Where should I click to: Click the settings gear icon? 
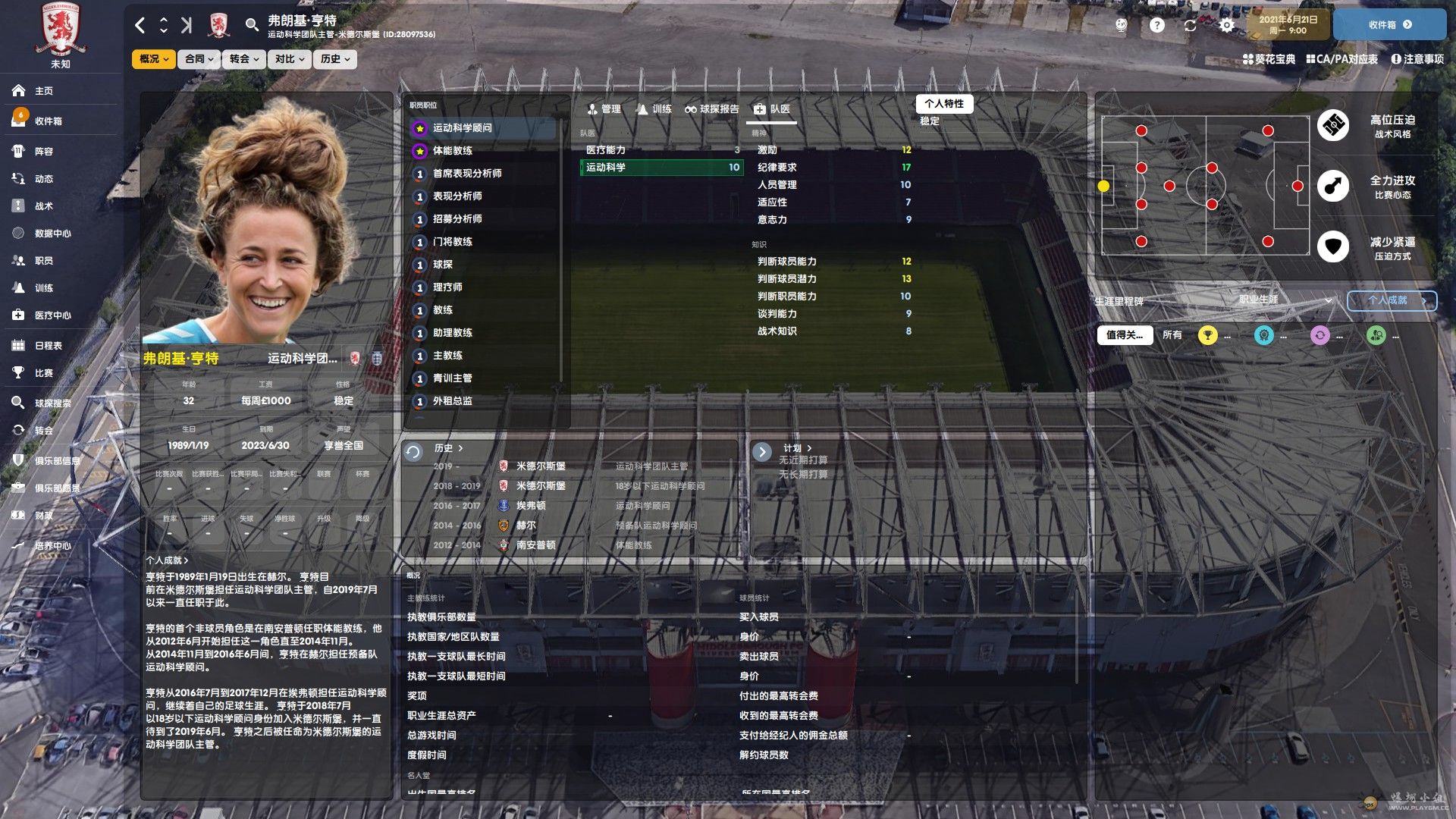point(1226,25)
